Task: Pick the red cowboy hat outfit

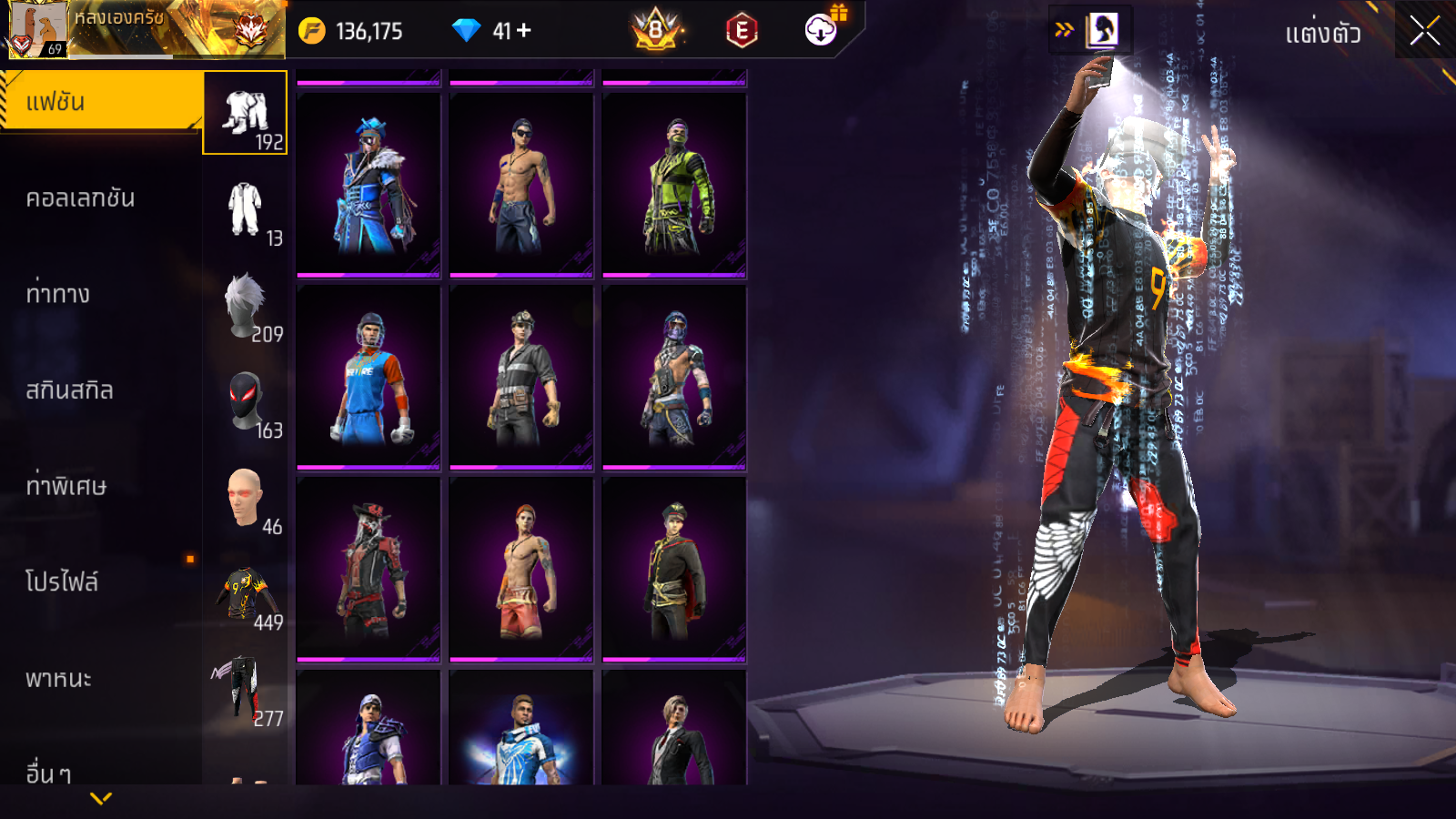Action: pyautogui.click(x=369, y=570)
